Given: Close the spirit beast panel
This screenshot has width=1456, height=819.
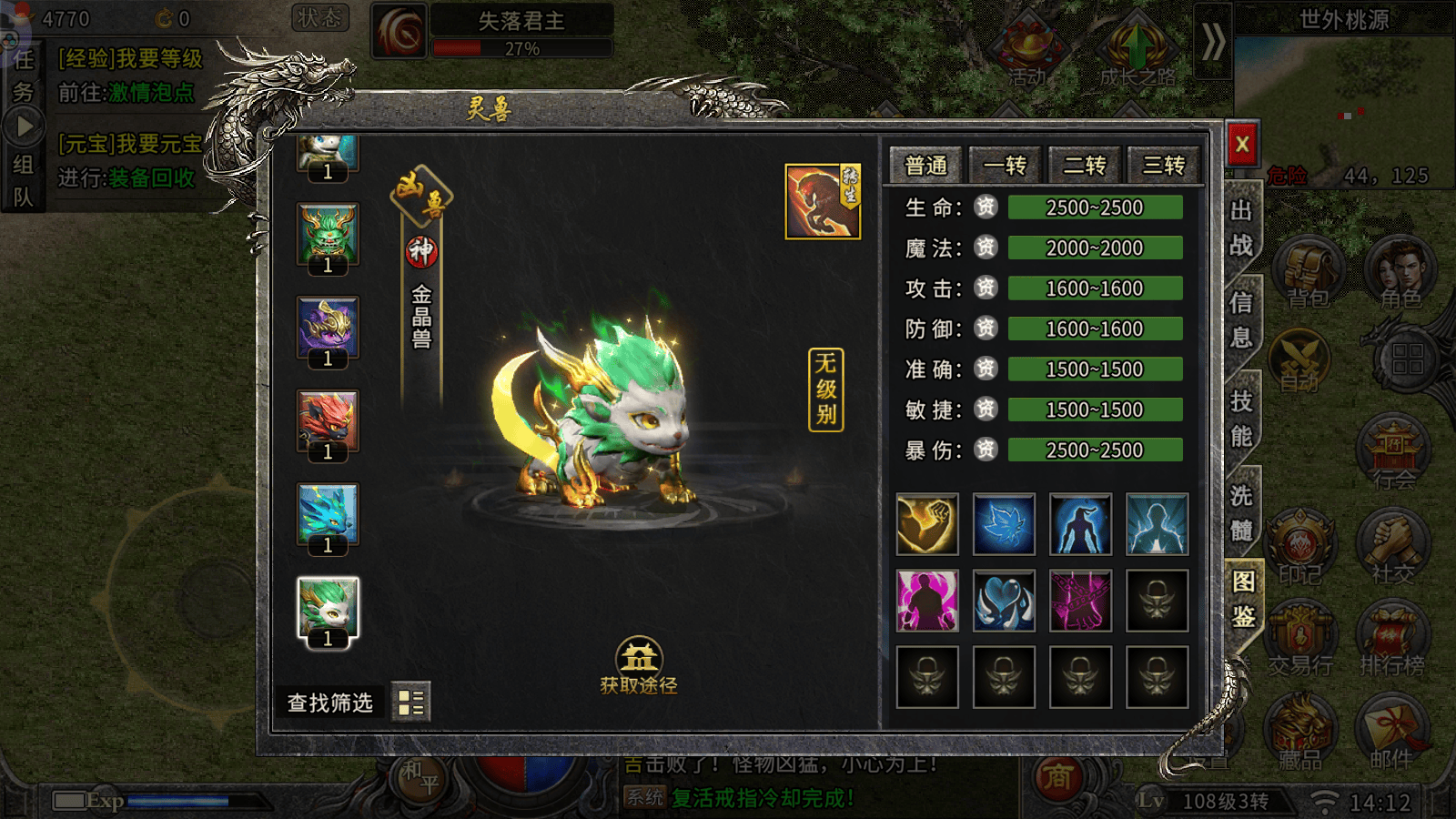Looking at the screenshot, I should point(1241,143).
